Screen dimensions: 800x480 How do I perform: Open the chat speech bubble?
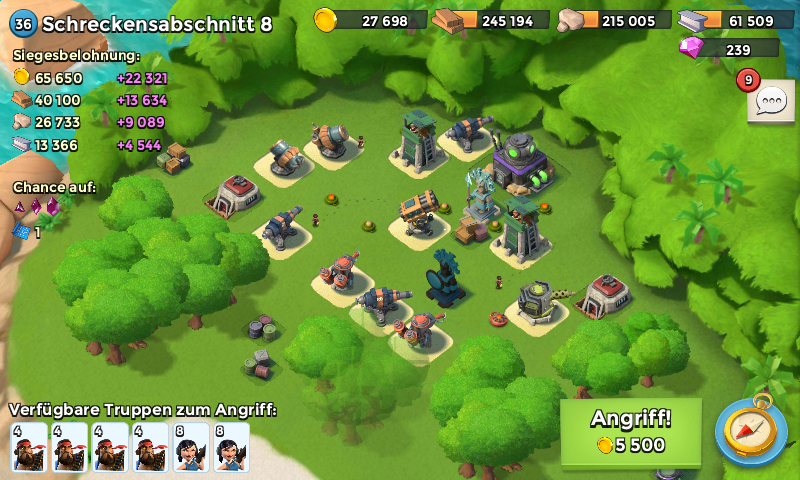click(x=771, y=100)
